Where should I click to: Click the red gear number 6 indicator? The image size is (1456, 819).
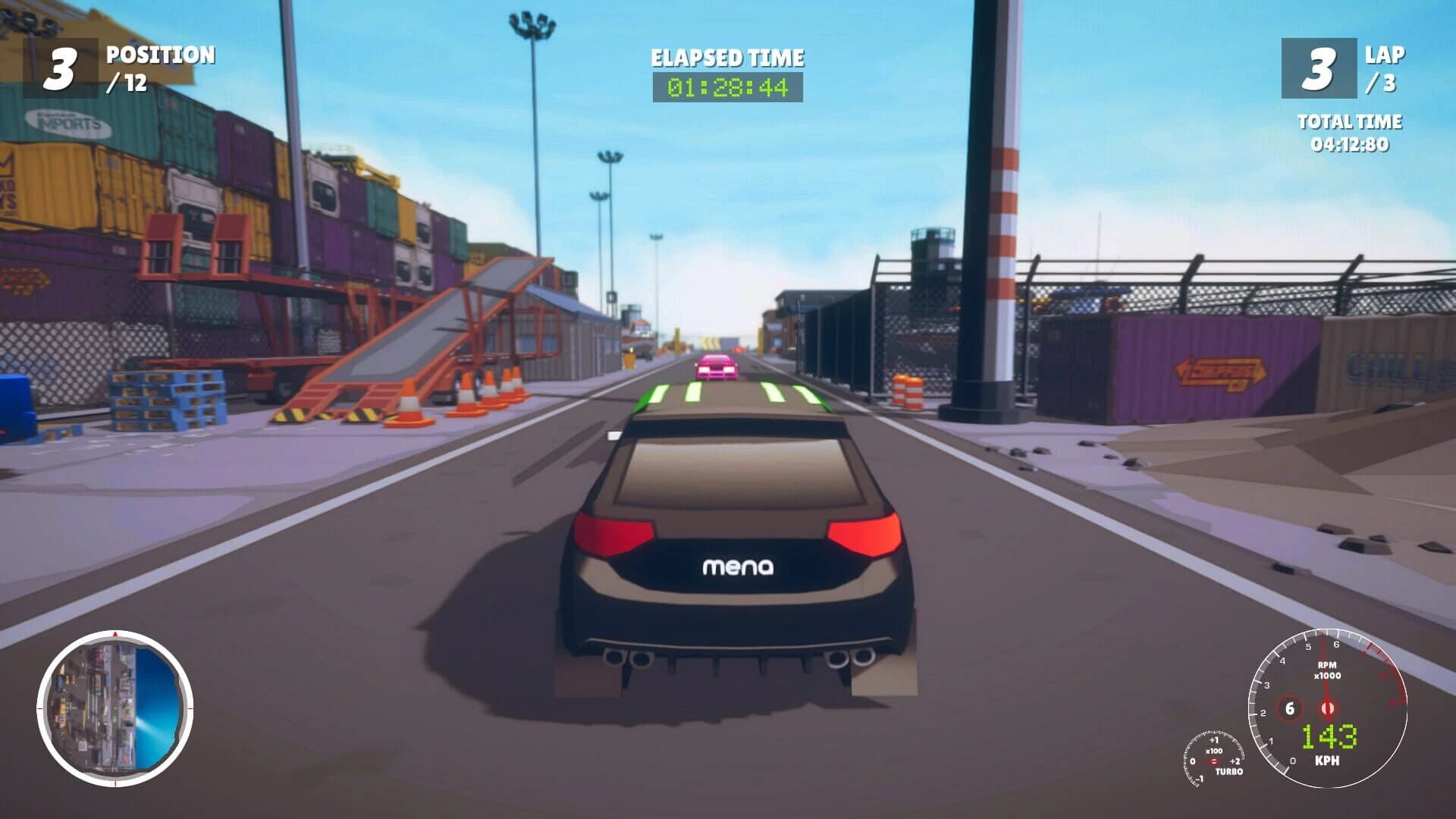pos(1290,708)
